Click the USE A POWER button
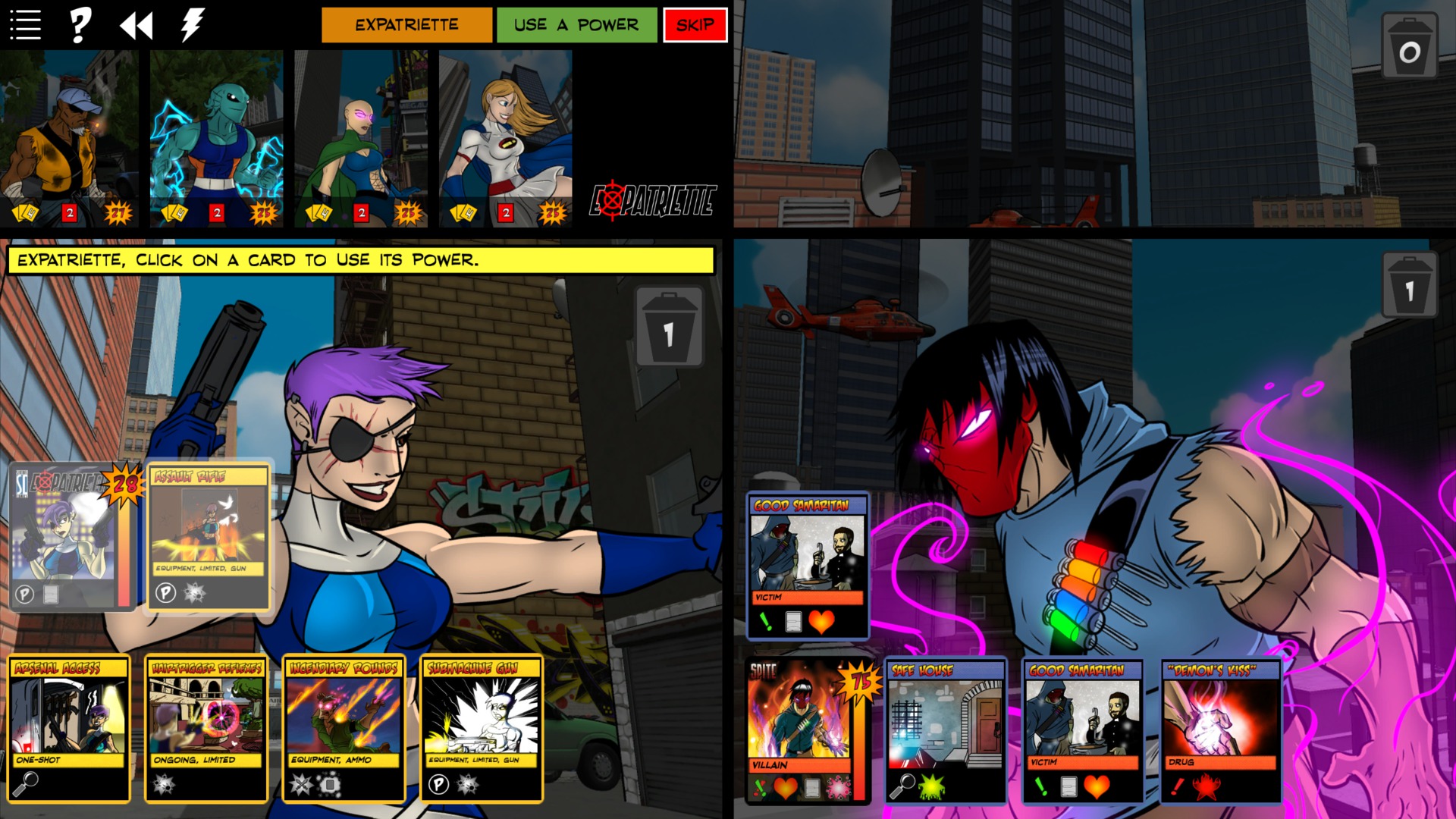Screen dimensions: 1456x819 click(x=576, y=24)
